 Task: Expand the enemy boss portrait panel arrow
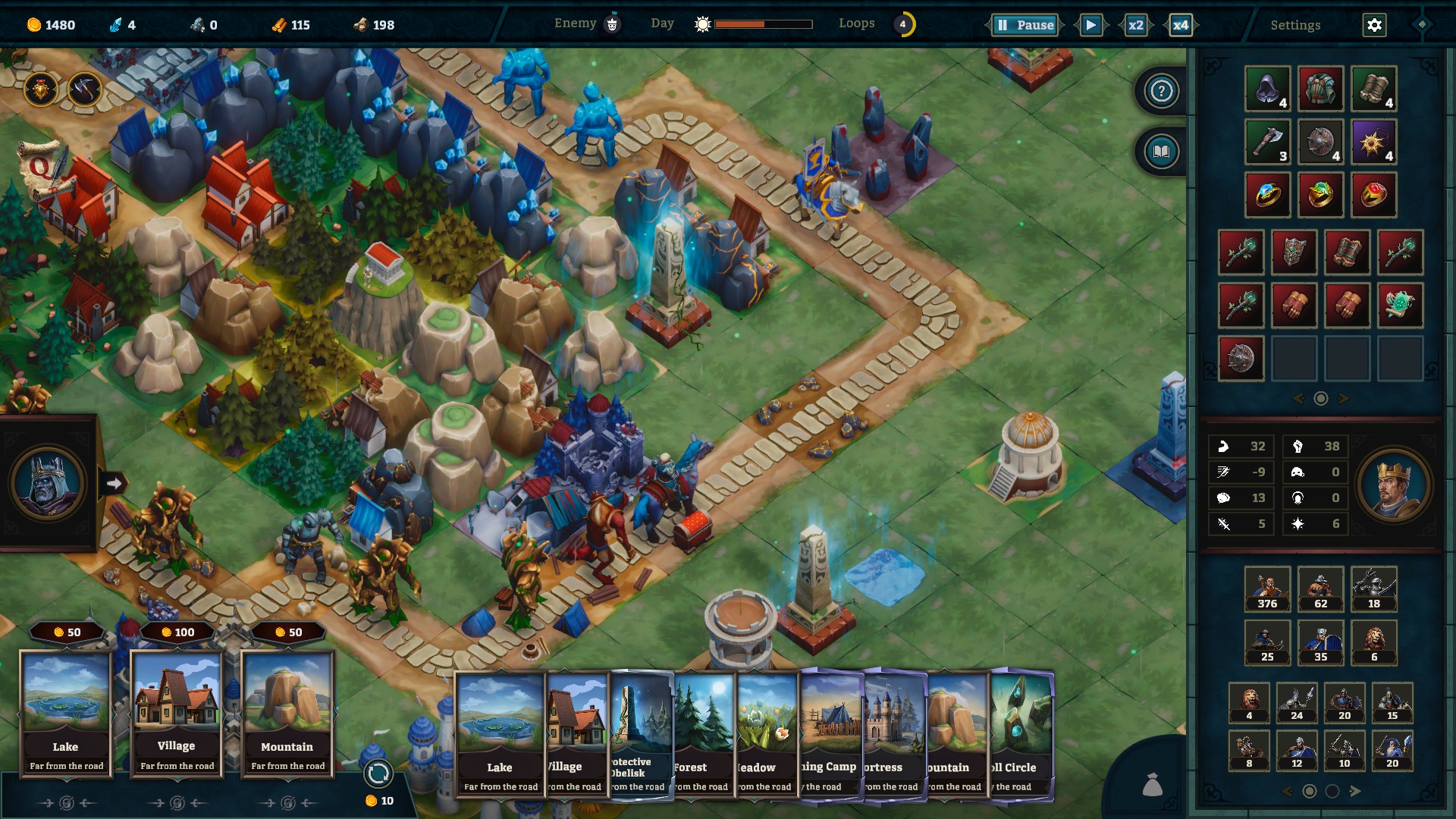point(114,483)
